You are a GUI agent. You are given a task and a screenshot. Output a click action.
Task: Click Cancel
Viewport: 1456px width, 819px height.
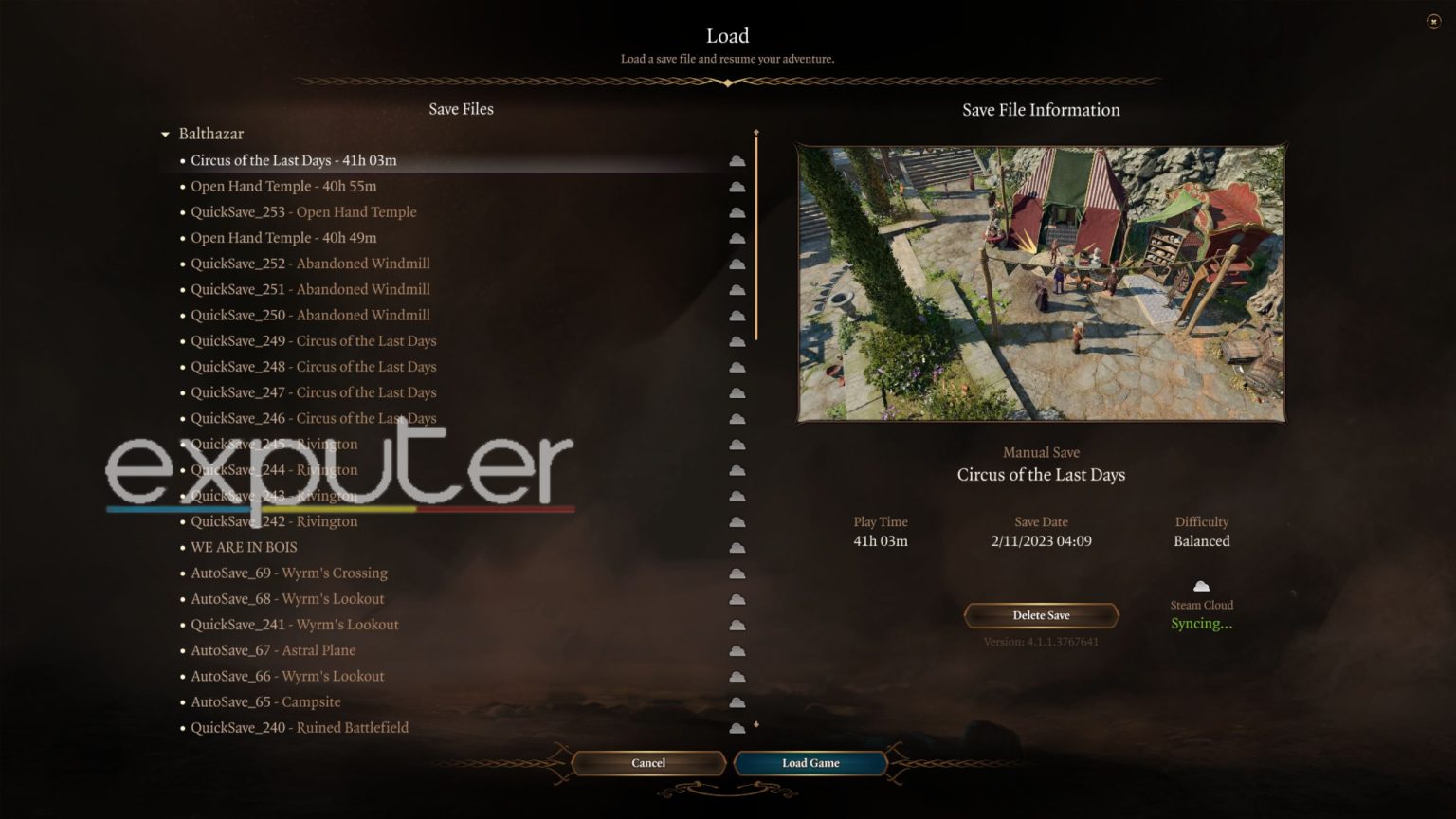click(648, 763)
